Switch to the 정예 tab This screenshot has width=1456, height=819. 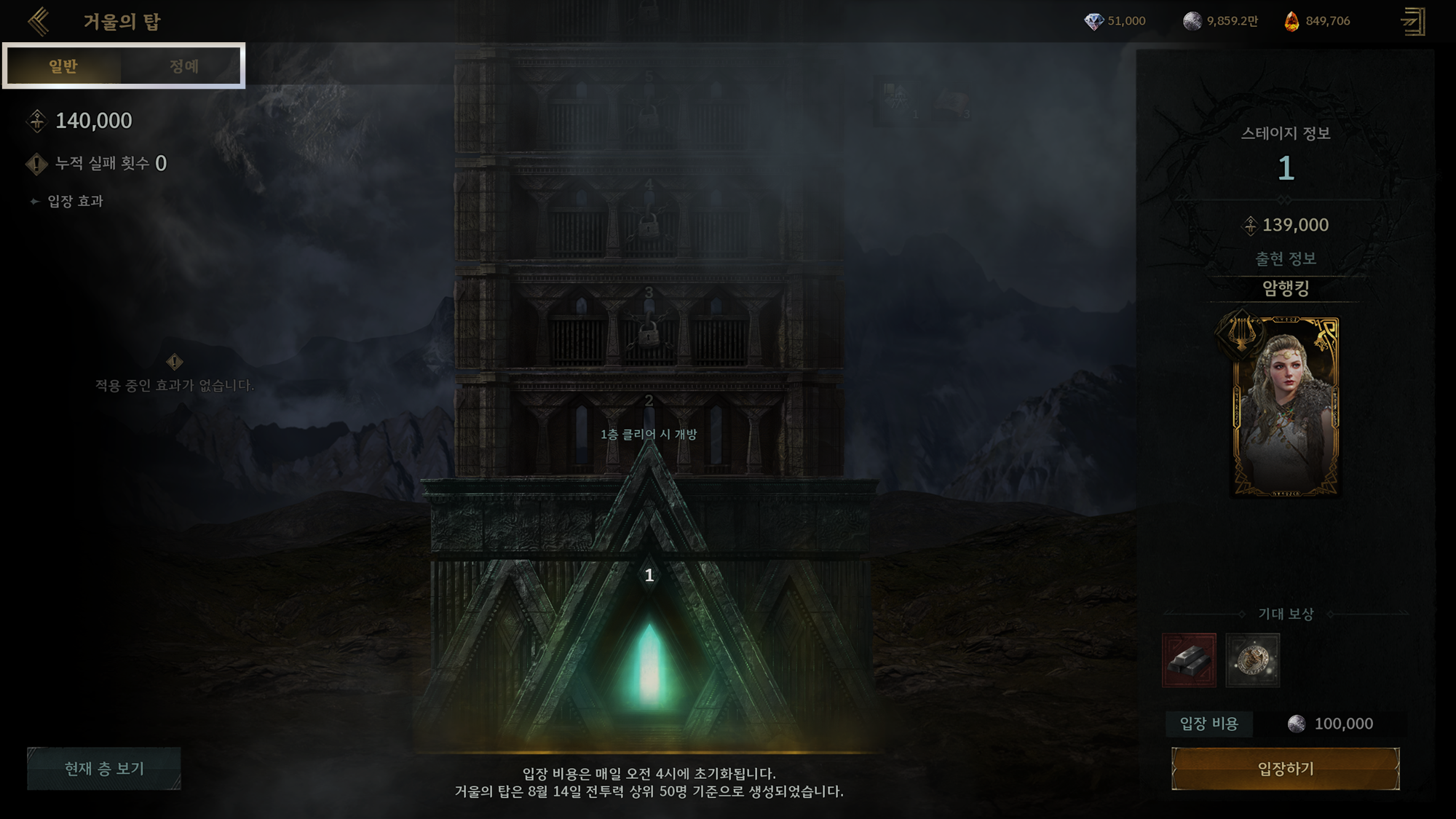click(183, 66)
